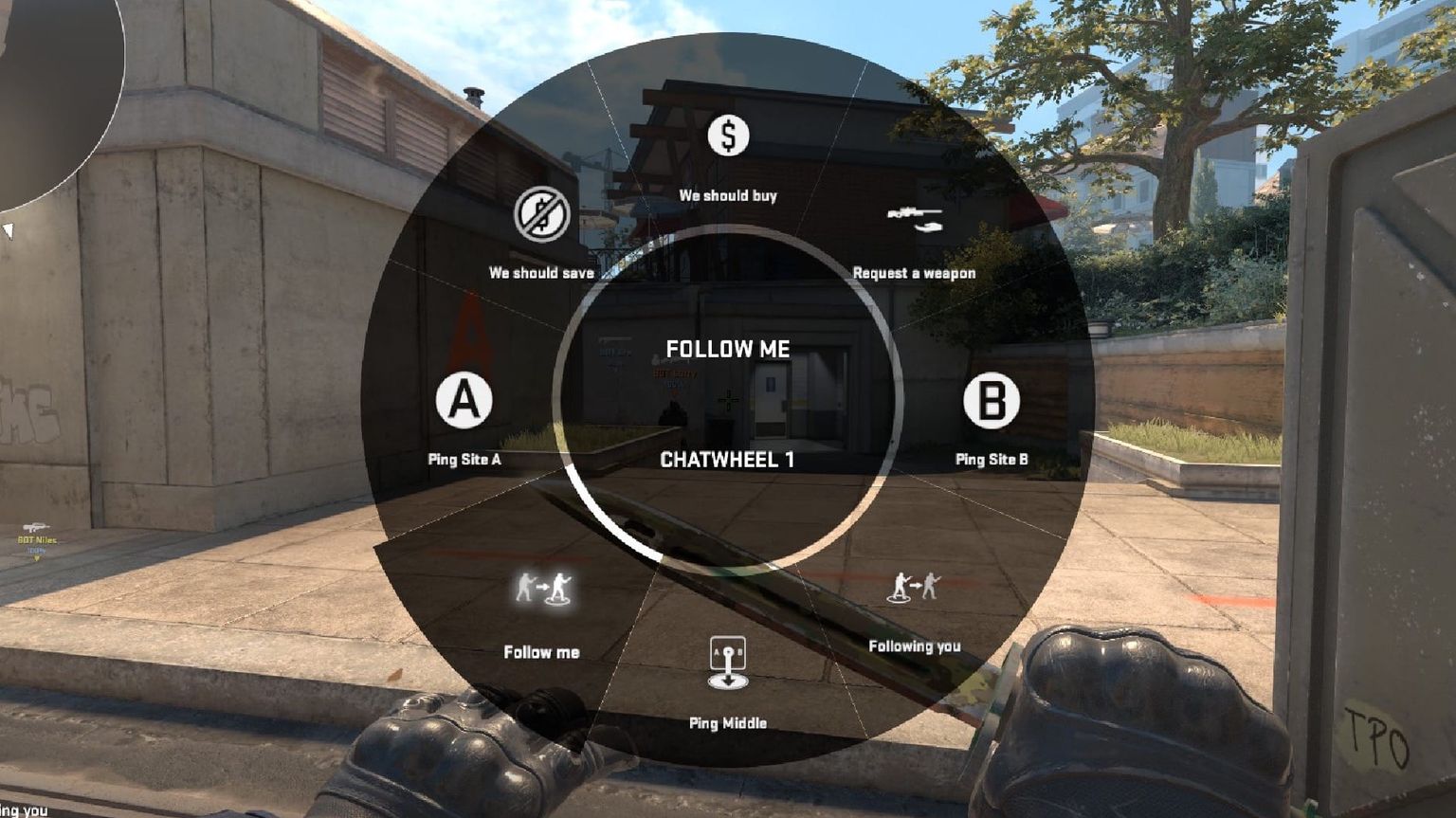Screen dimensions: 1456x818
Task: Select the dollar sign "We should buy" icon
Action: pos(727,134)
